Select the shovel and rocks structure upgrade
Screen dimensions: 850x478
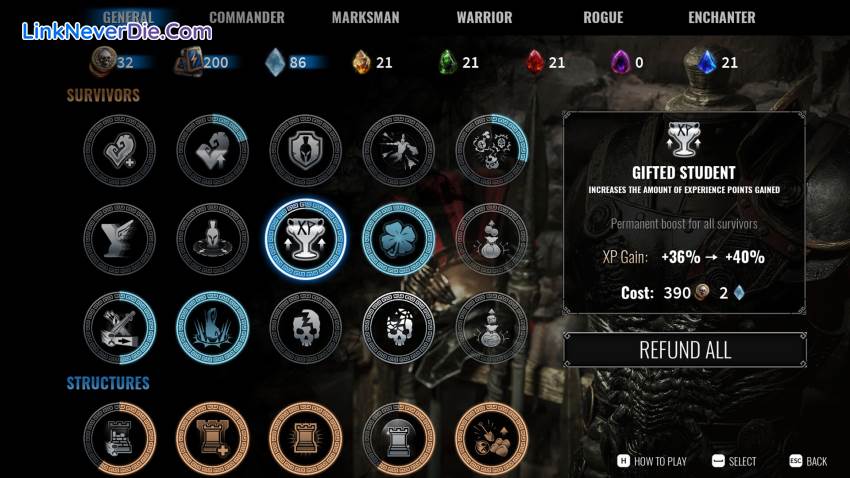click(491, 438)
